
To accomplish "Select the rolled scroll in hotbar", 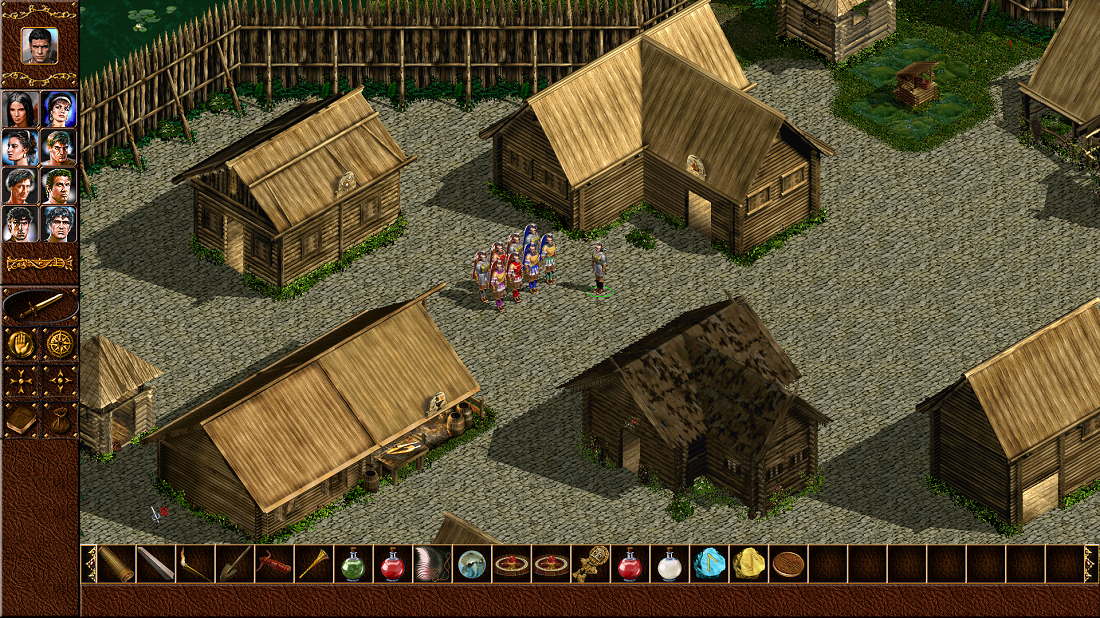I will [x=116, y=564].
